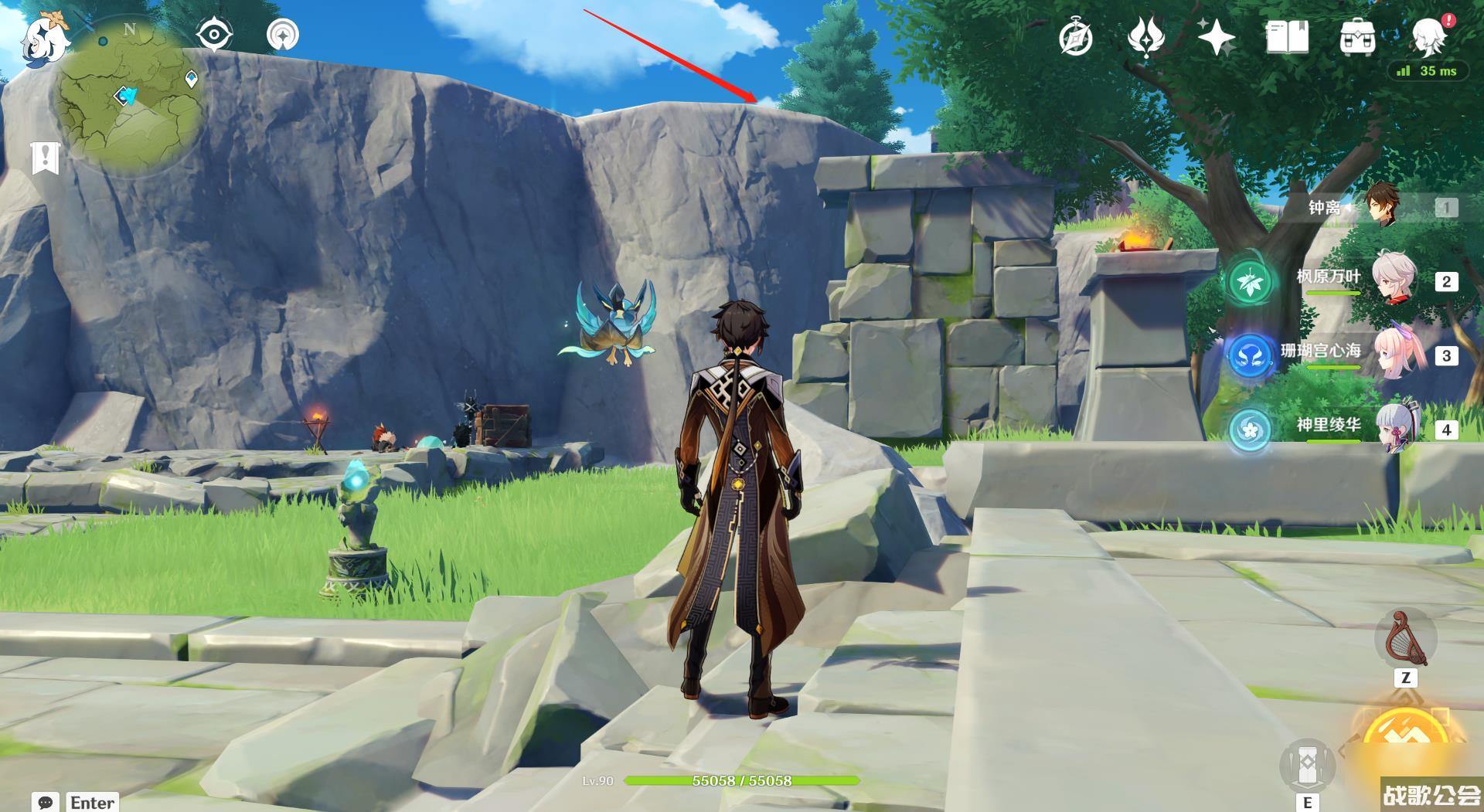Open the Wish four-pointed star icon
Image resolution: width=1484 pixels, height=812 pixels.
pos(1216,37)
